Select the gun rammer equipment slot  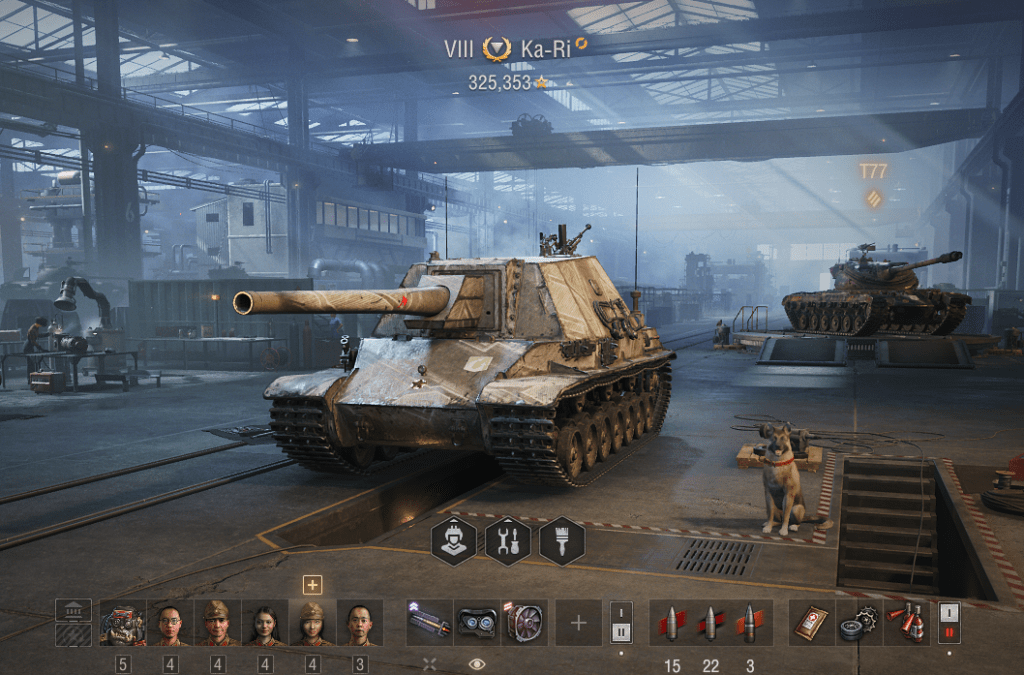point(430,623)
